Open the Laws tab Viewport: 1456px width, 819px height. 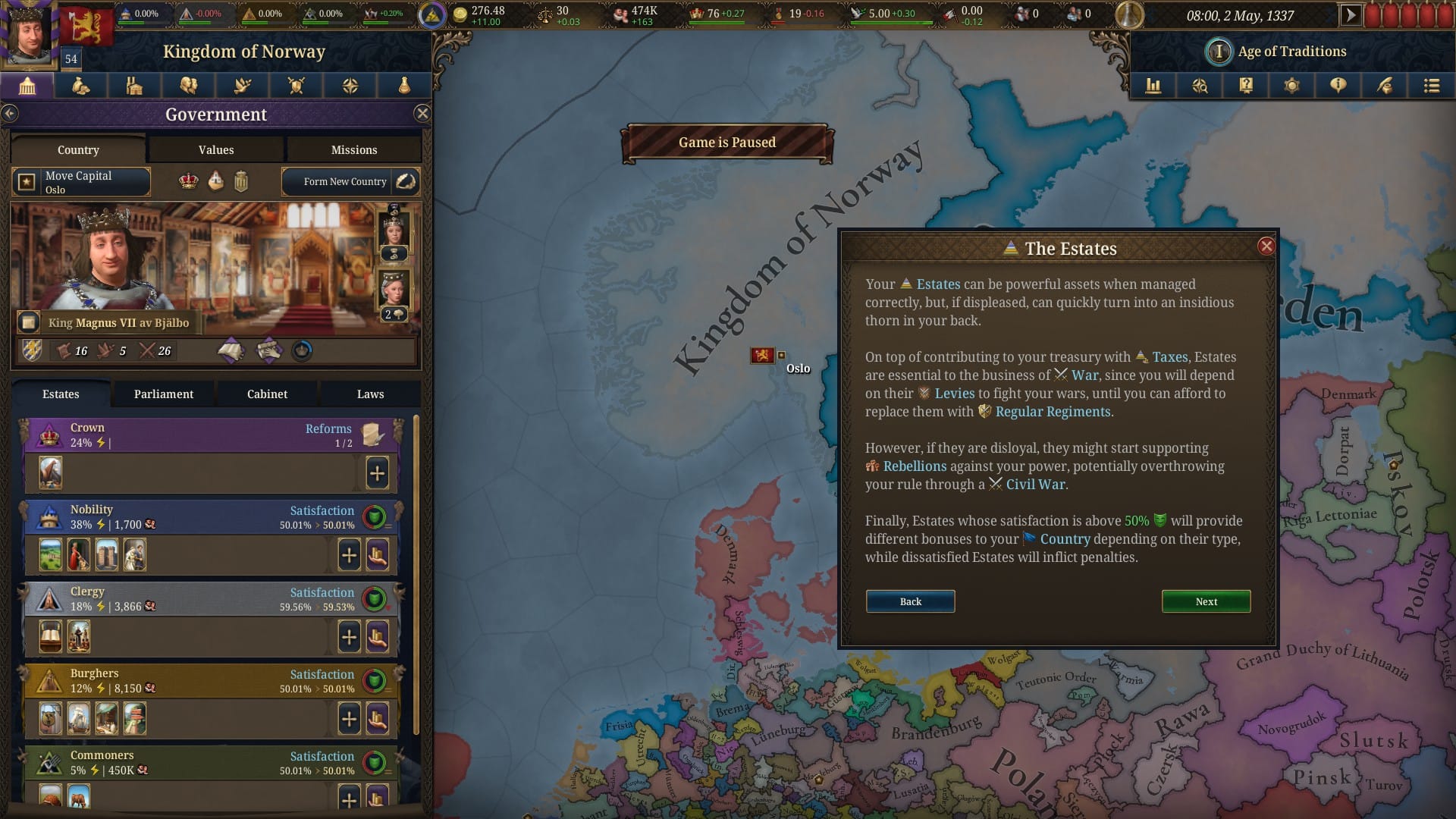[370, 394]
